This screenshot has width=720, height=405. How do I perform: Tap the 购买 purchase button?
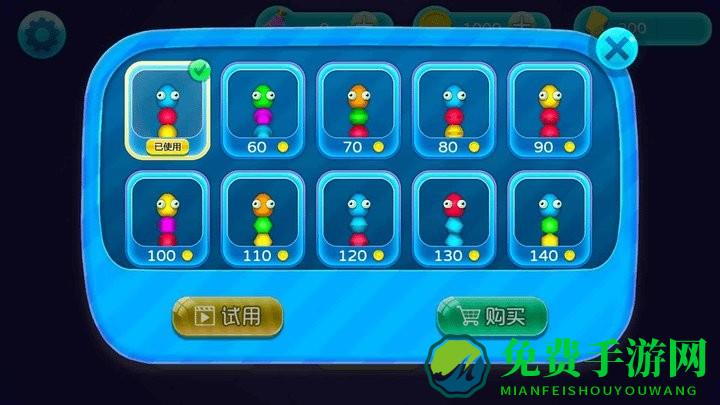[492, 316]
